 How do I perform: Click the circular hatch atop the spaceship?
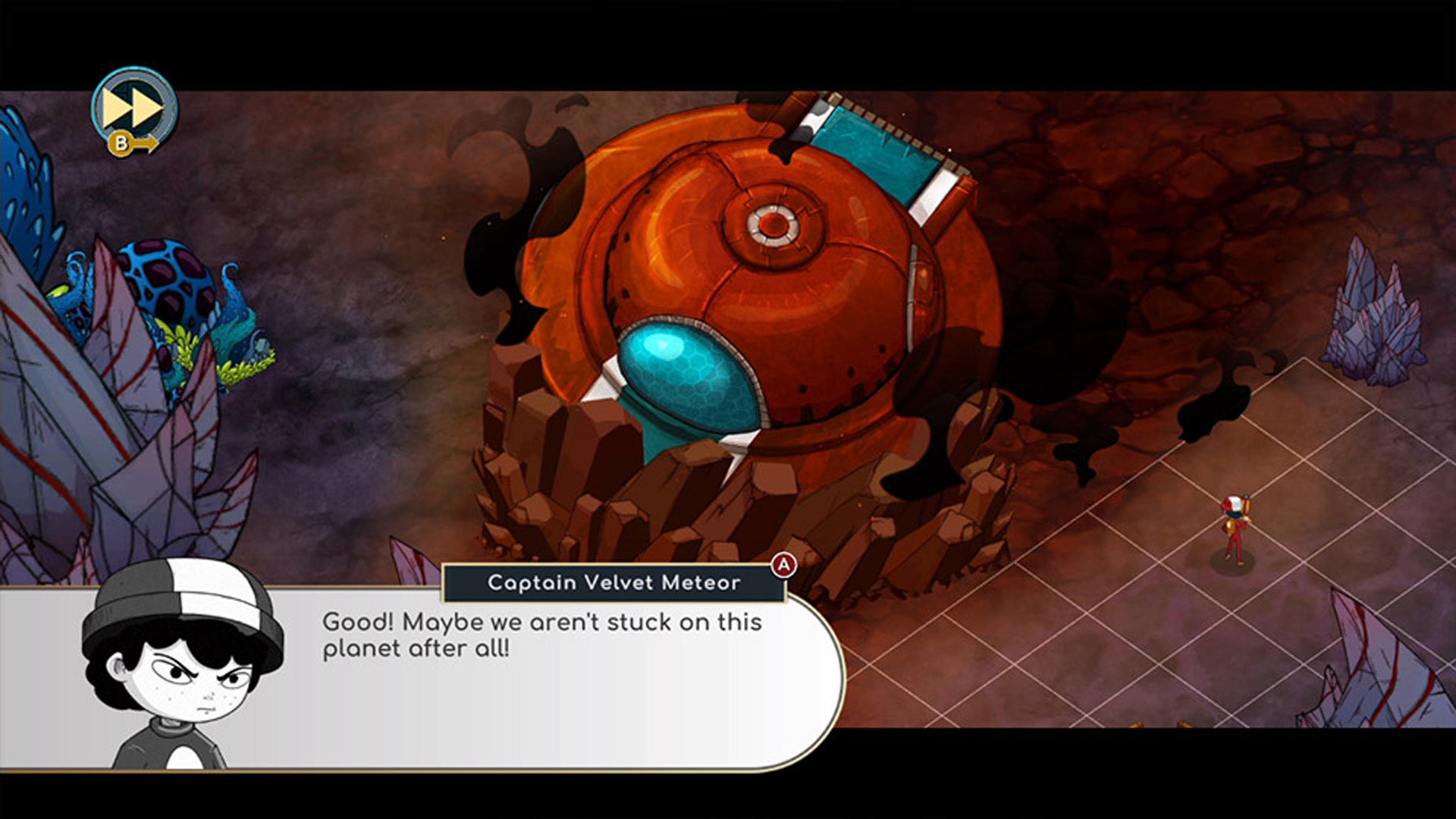[775, 224]
